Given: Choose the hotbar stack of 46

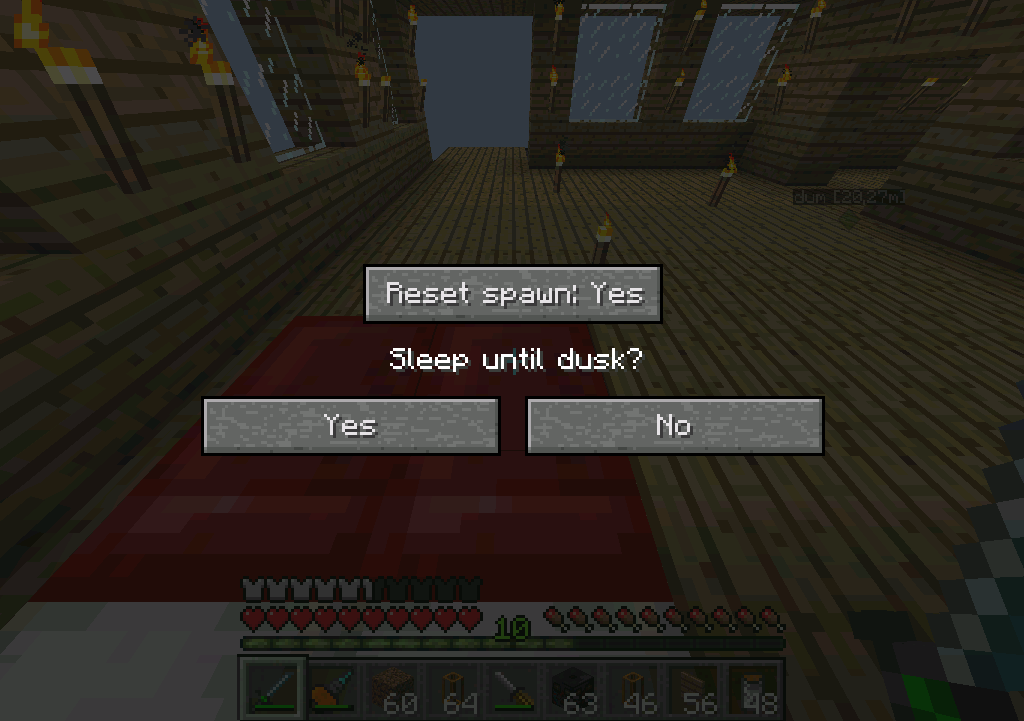Looking at the screenshot, I should point(634,689).
